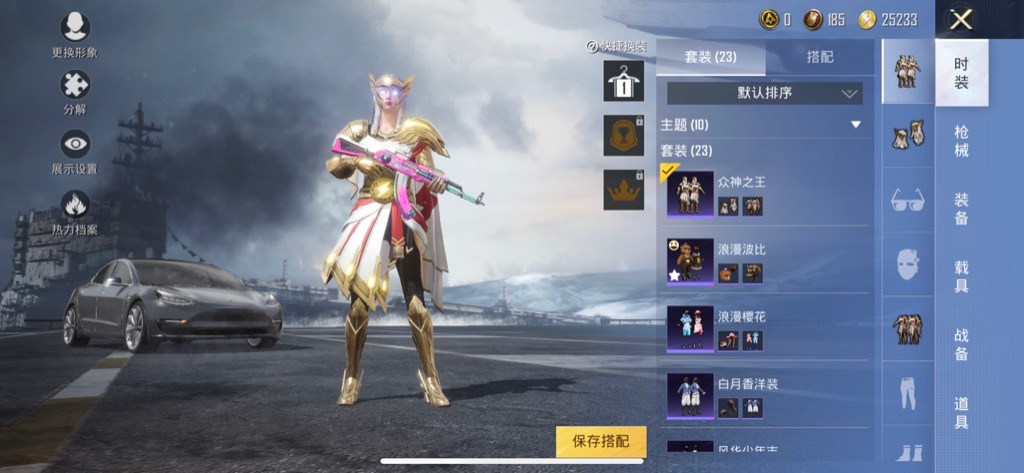Choose the 浪漫樱花 outfit set
The width and height of the screenshot is (1024, 473).
[764, 328]
